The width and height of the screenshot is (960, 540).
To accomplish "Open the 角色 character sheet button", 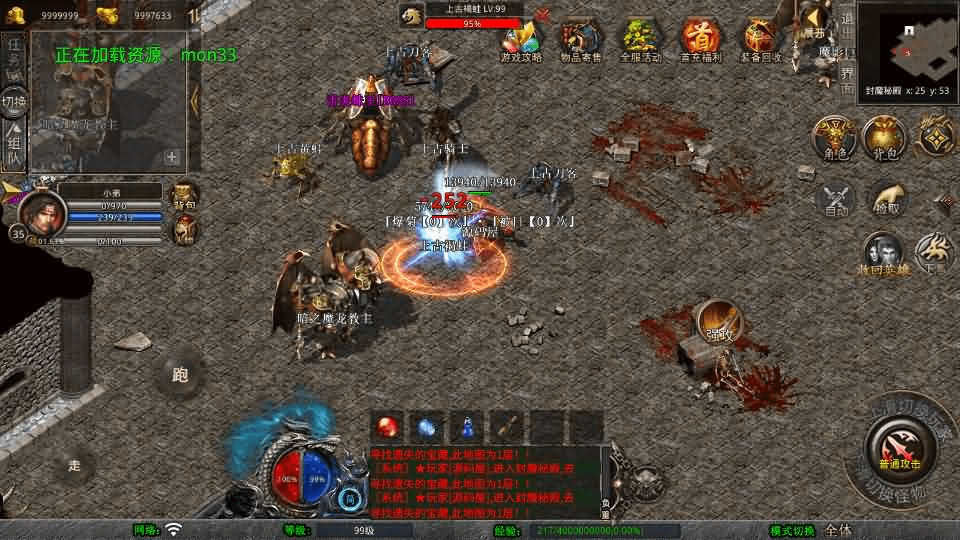I will (x=835, y=137).
